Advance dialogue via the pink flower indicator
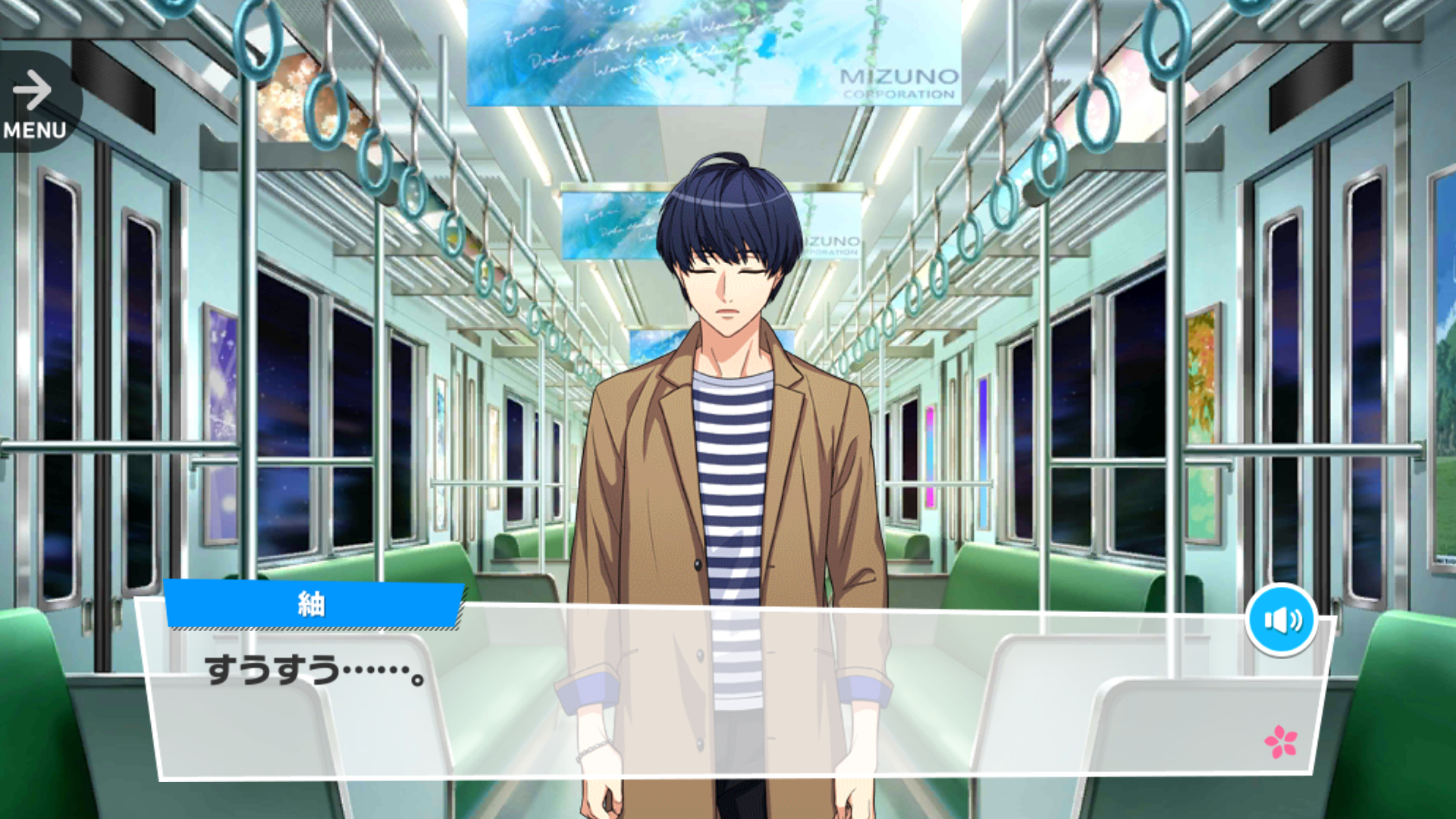The width and height of the screenshot is (1456, 819). [x=1280, y=742]
